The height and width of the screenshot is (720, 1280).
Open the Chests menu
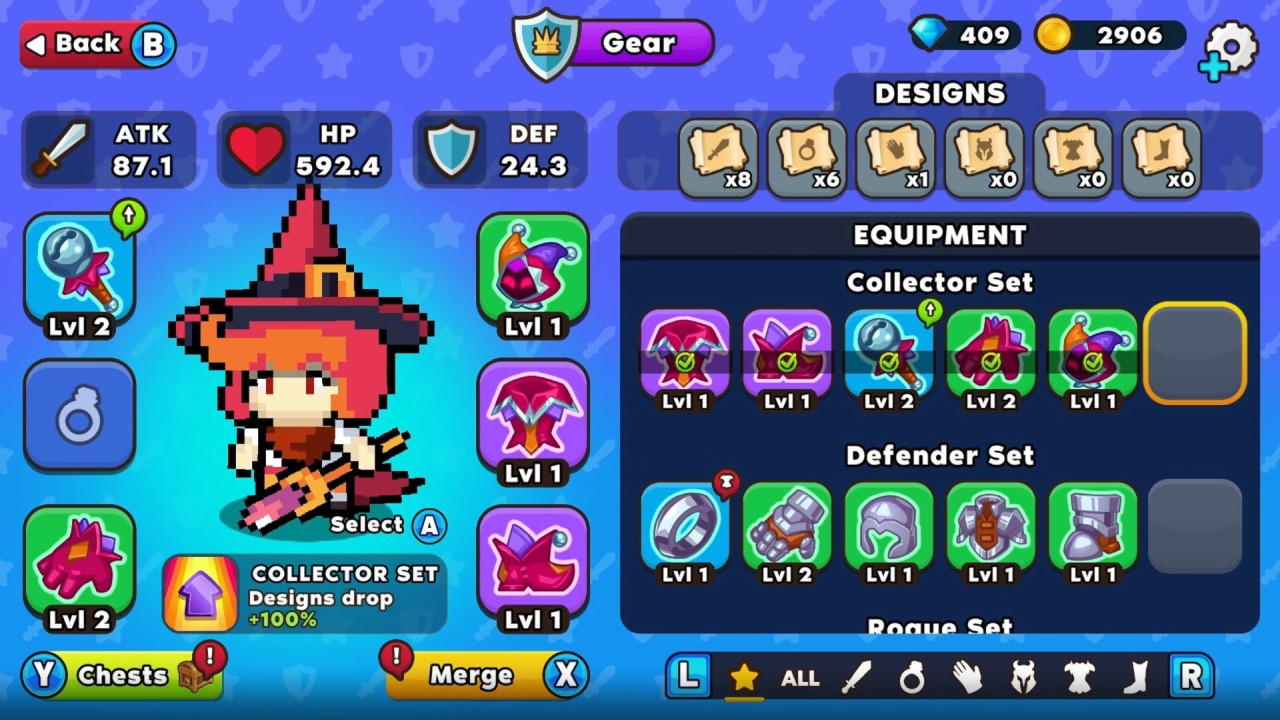click(x=120, y=675)
